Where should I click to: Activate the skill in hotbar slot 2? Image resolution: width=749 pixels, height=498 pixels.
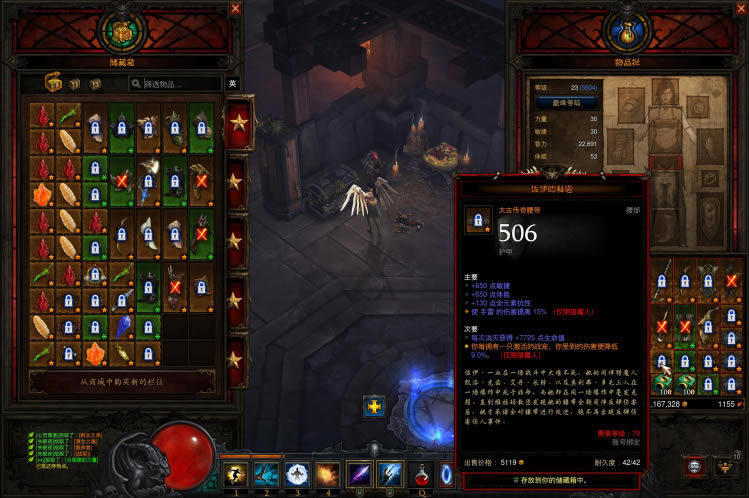(267, 475)
